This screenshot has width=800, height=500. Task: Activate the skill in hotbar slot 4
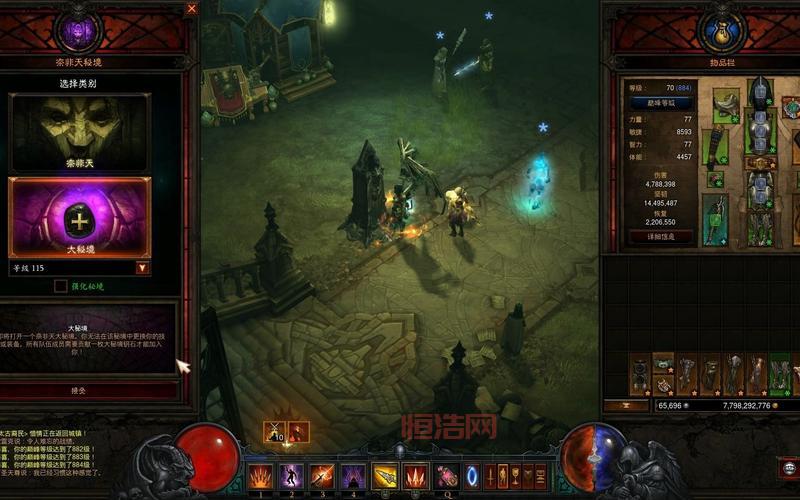(x=353, y=475)
